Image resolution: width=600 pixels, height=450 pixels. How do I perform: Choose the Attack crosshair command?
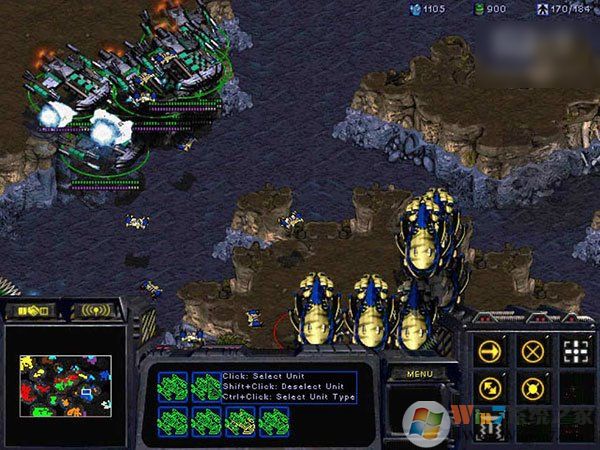574,351
